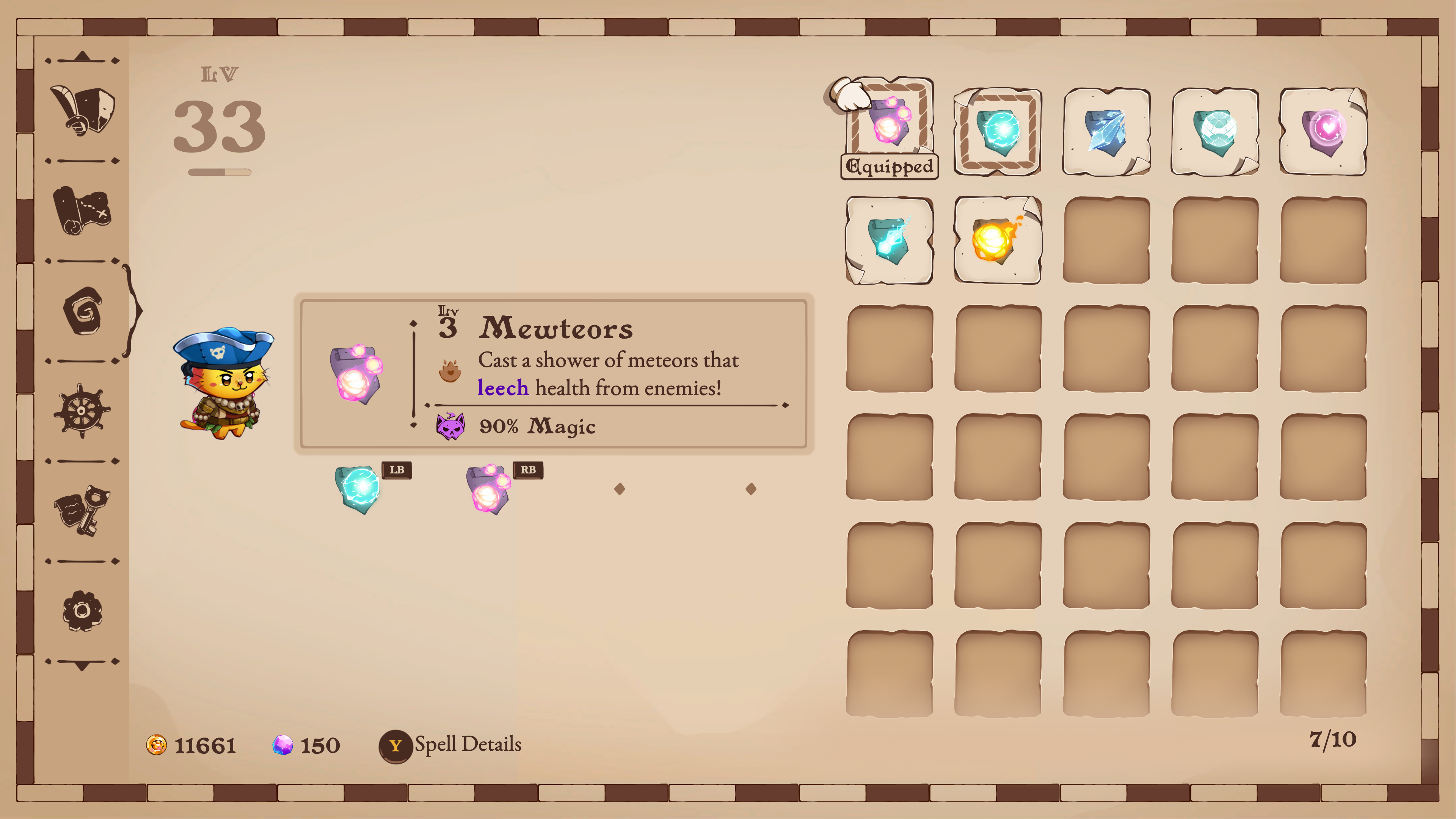This screenshot has width=1456, height=819.
Task: Choose the cyan orb spell in the grid
Action: coord(998,131)
